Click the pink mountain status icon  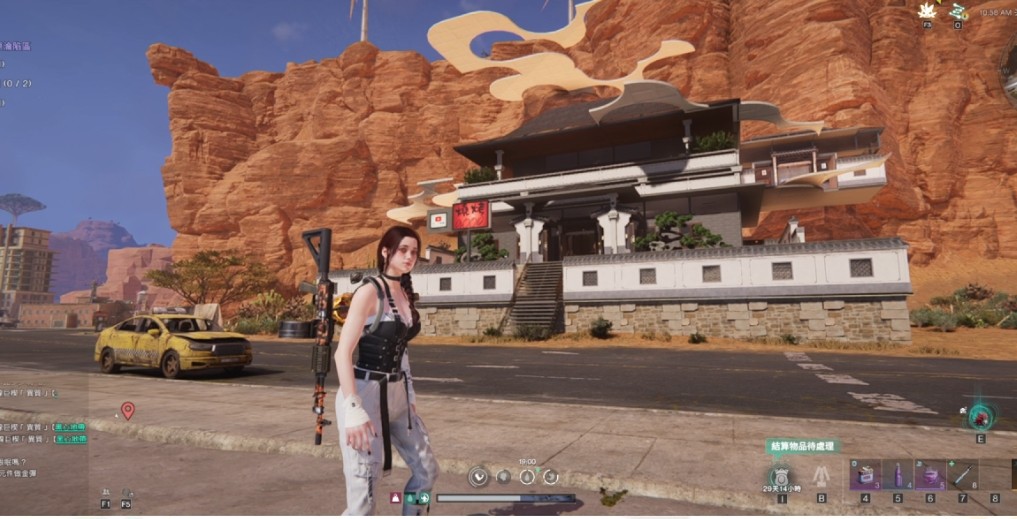point(396,497)
